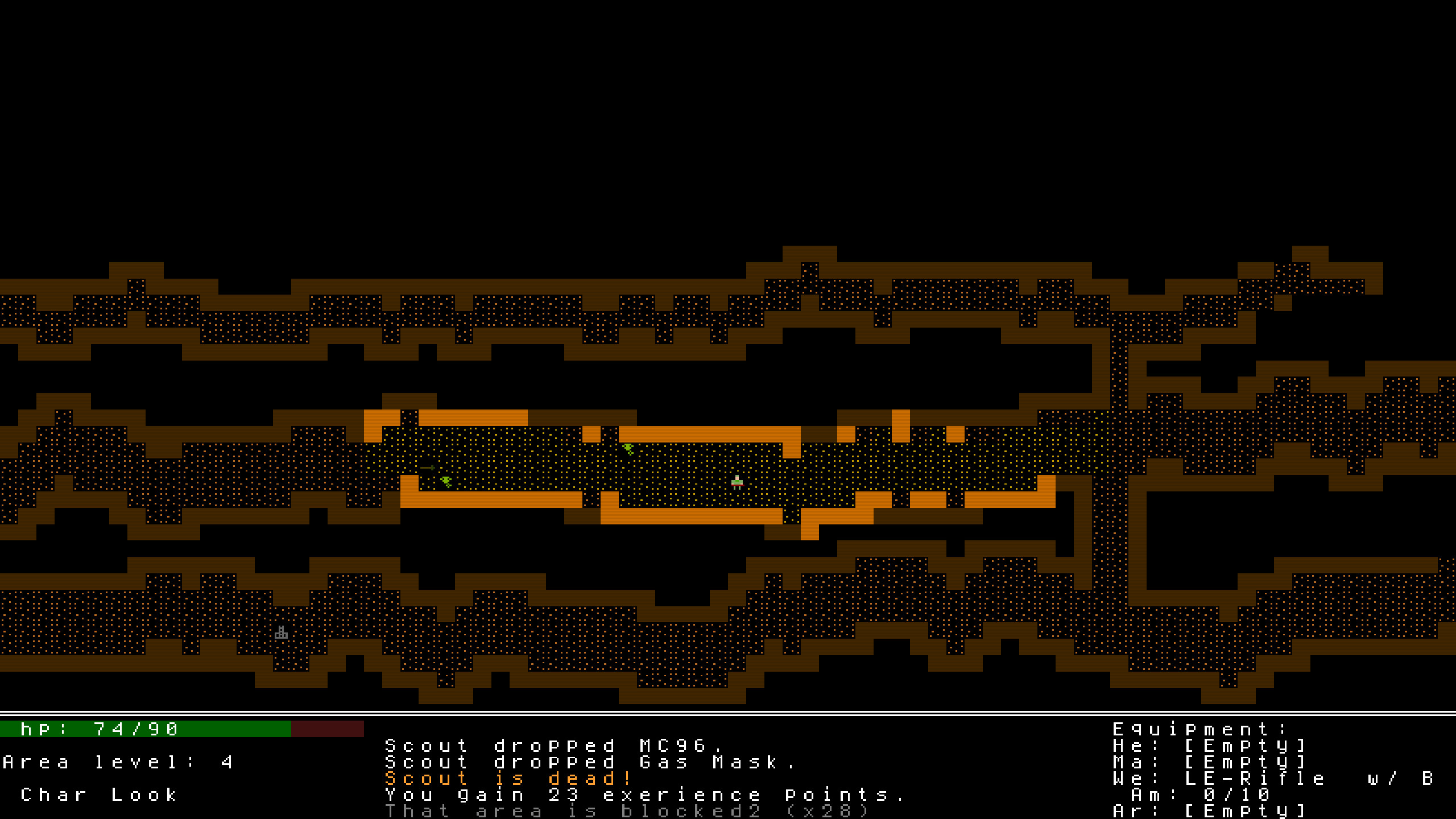Click the Char Look label
Viewport: 1456px width, 819px height.
(x=100, y=795)
